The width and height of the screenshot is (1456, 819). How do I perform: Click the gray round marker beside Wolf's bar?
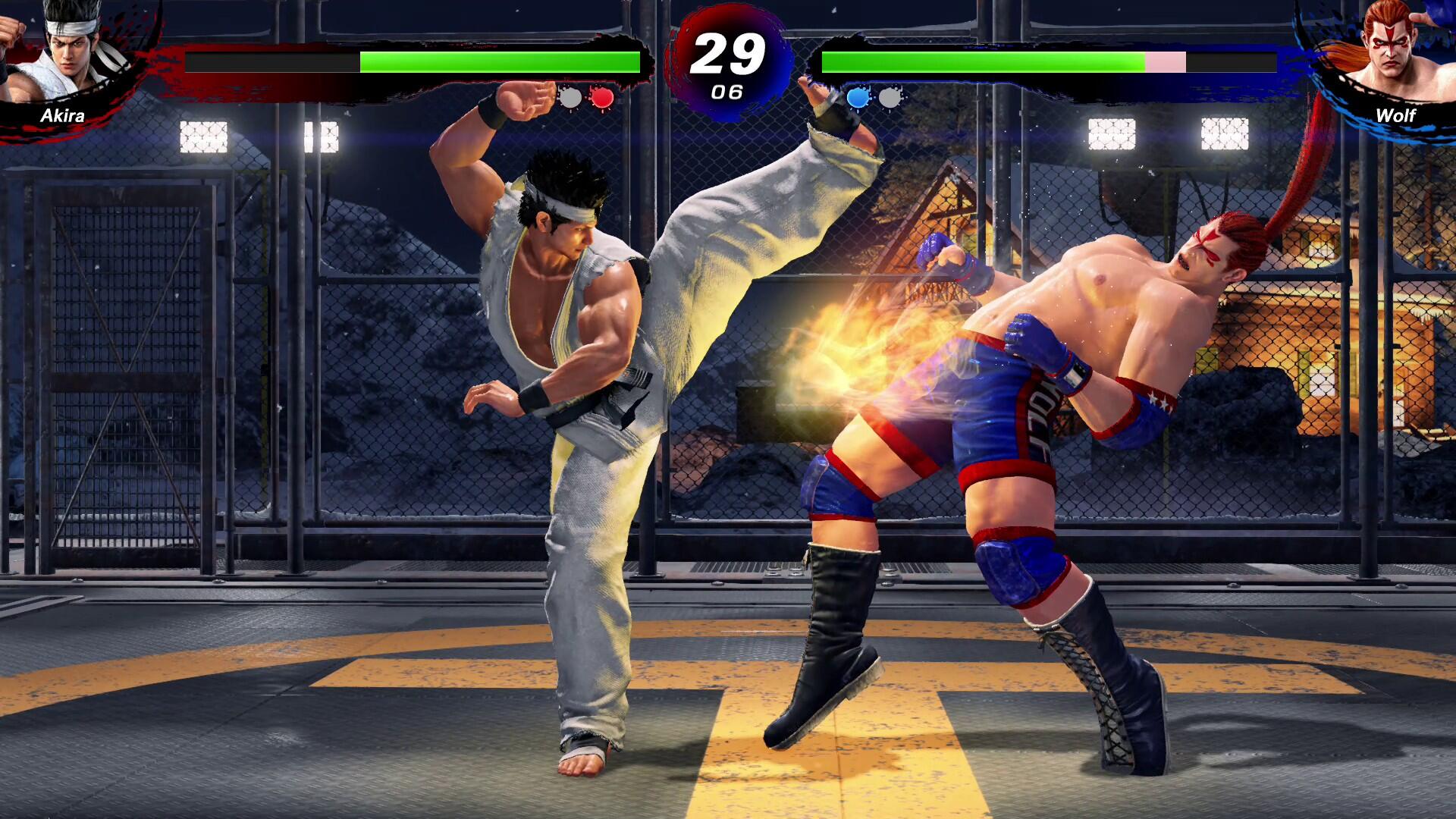889,99
